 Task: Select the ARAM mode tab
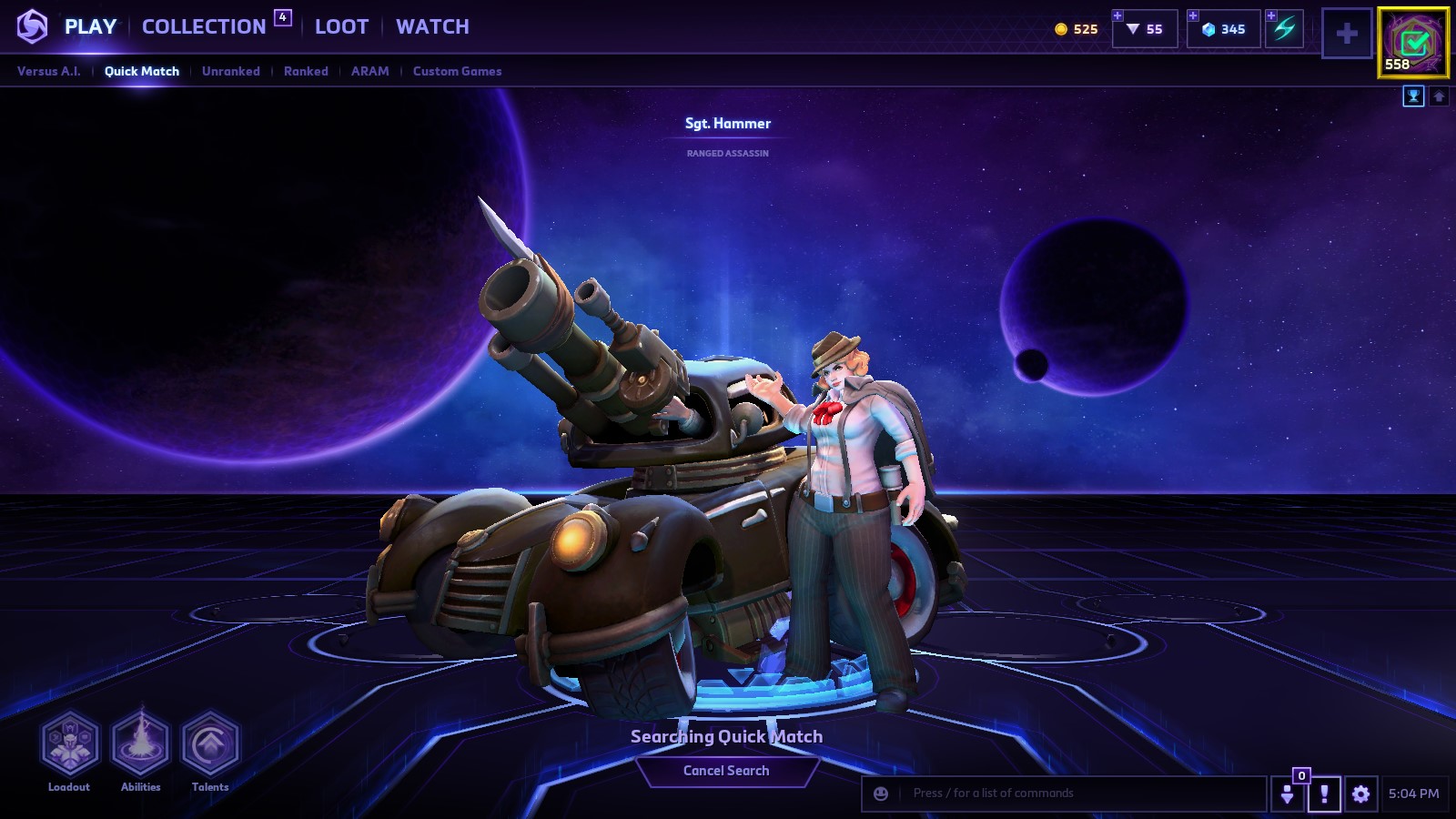pyautogui.click(x=369, y=71)
